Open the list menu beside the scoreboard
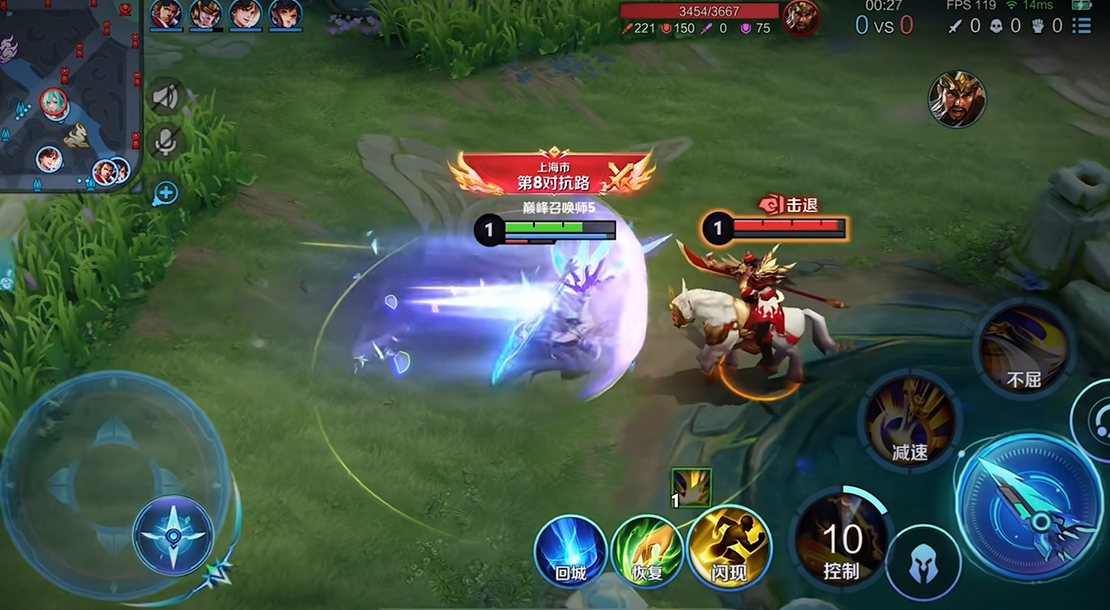The width and height of the screenshot is (1110, 610). (x=1081, y=25)
